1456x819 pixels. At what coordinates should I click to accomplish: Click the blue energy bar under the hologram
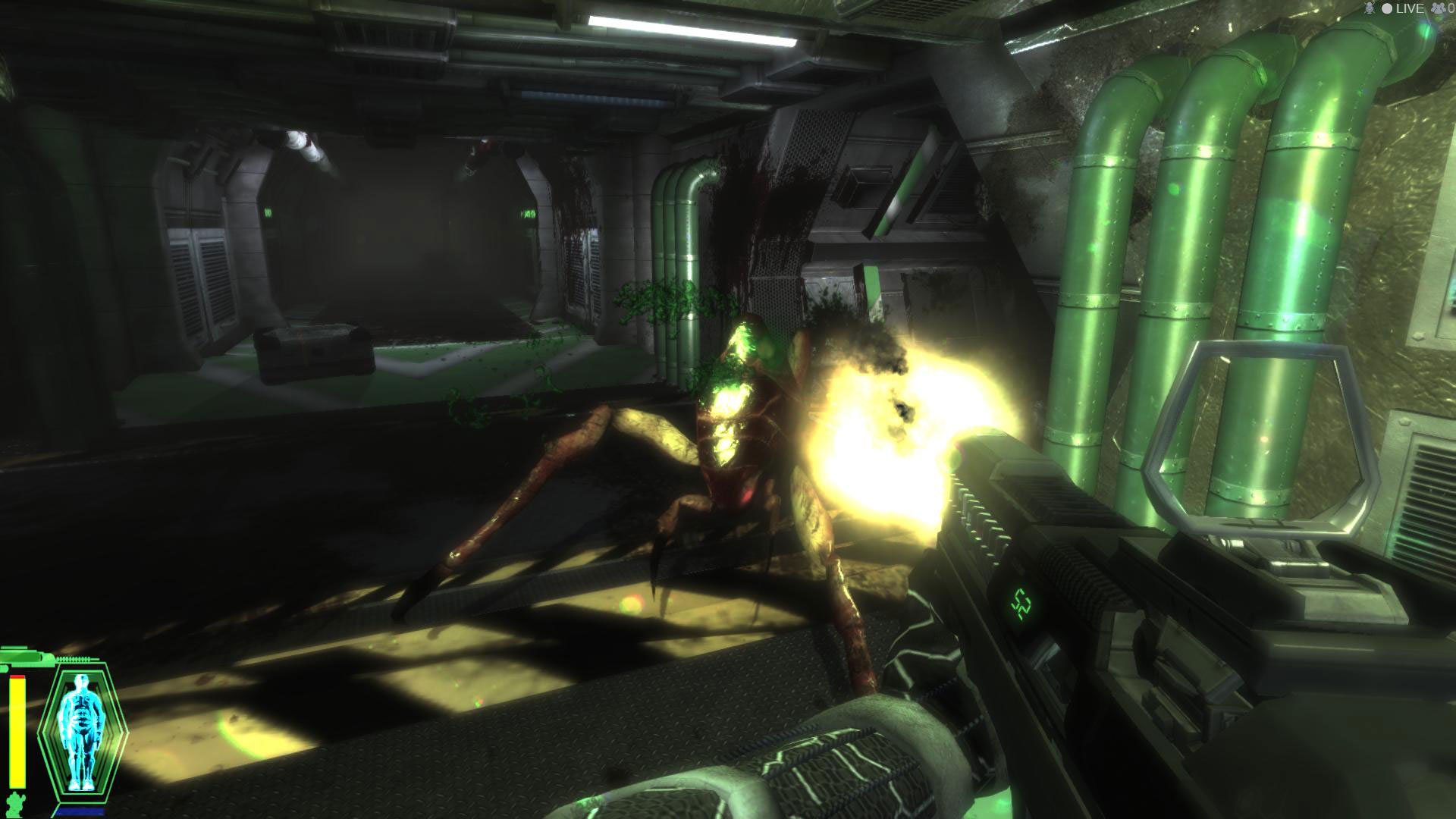point(80,811)
